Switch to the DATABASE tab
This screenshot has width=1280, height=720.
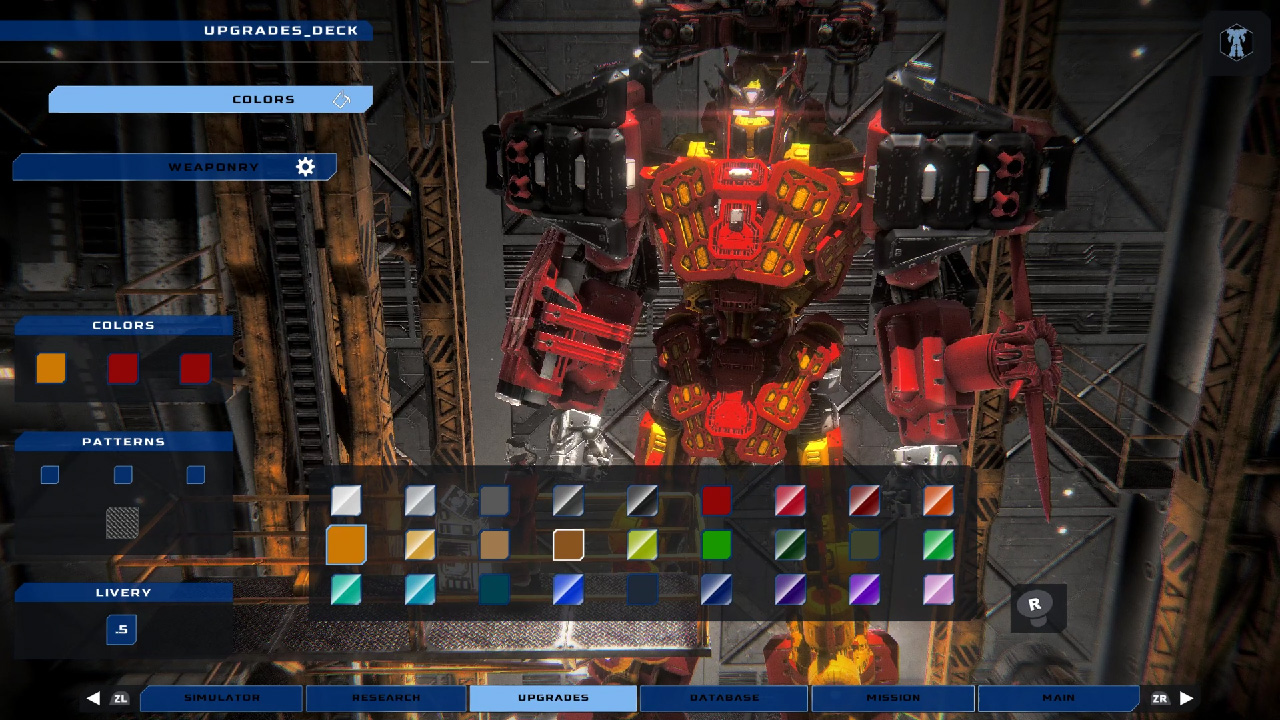click(723, 698)
